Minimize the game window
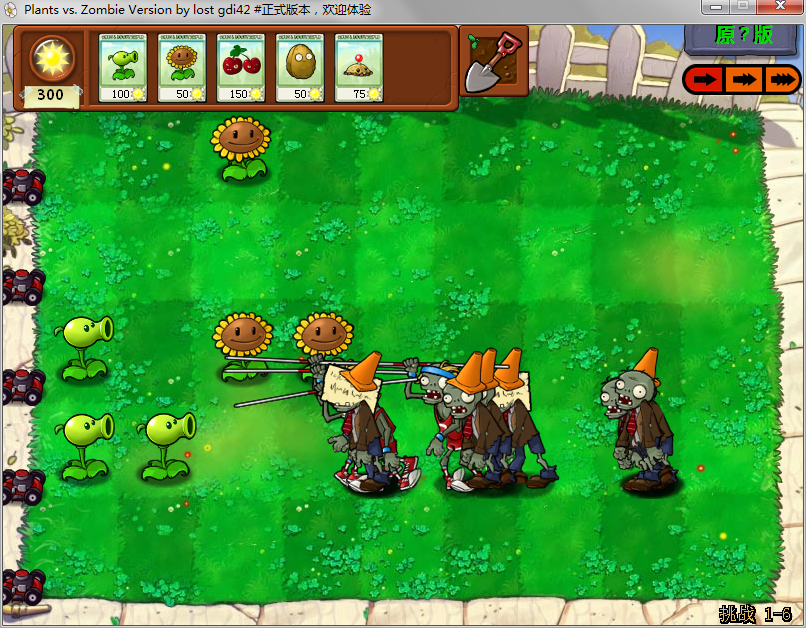 click(x=714, y=8)
